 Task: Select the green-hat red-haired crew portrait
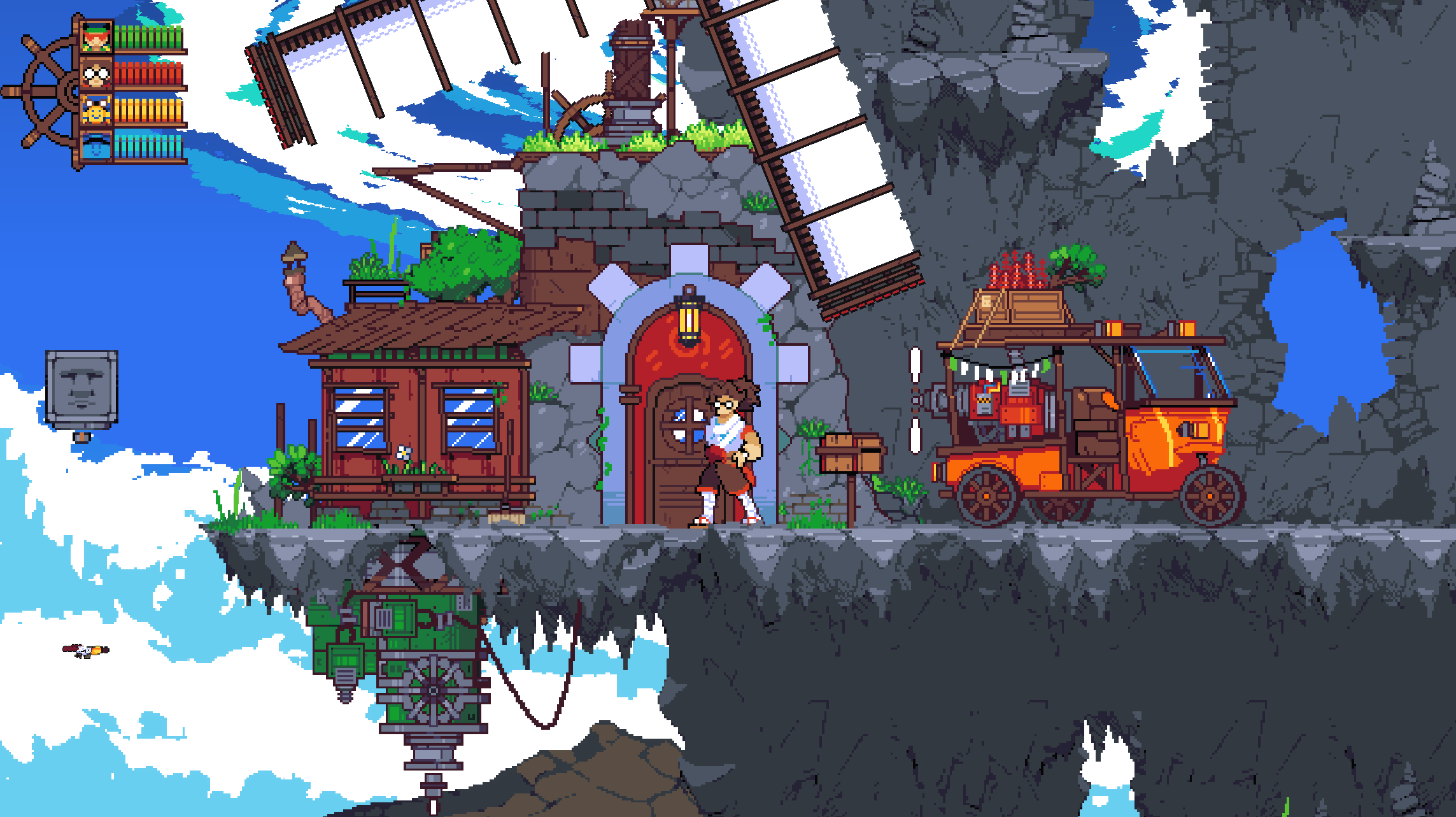click(x=97, y=38)
